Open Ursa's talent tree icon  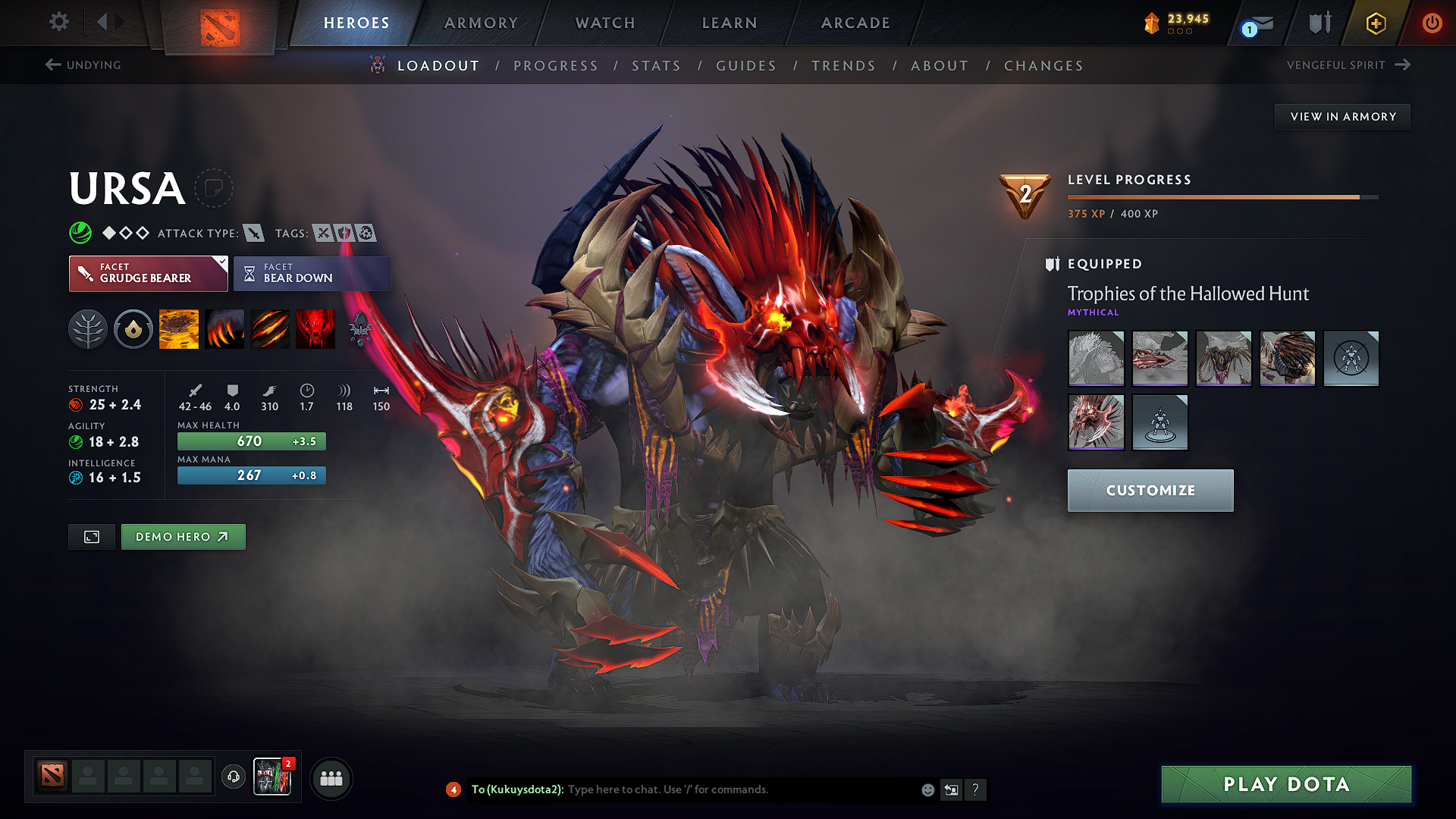pos(88,328)
